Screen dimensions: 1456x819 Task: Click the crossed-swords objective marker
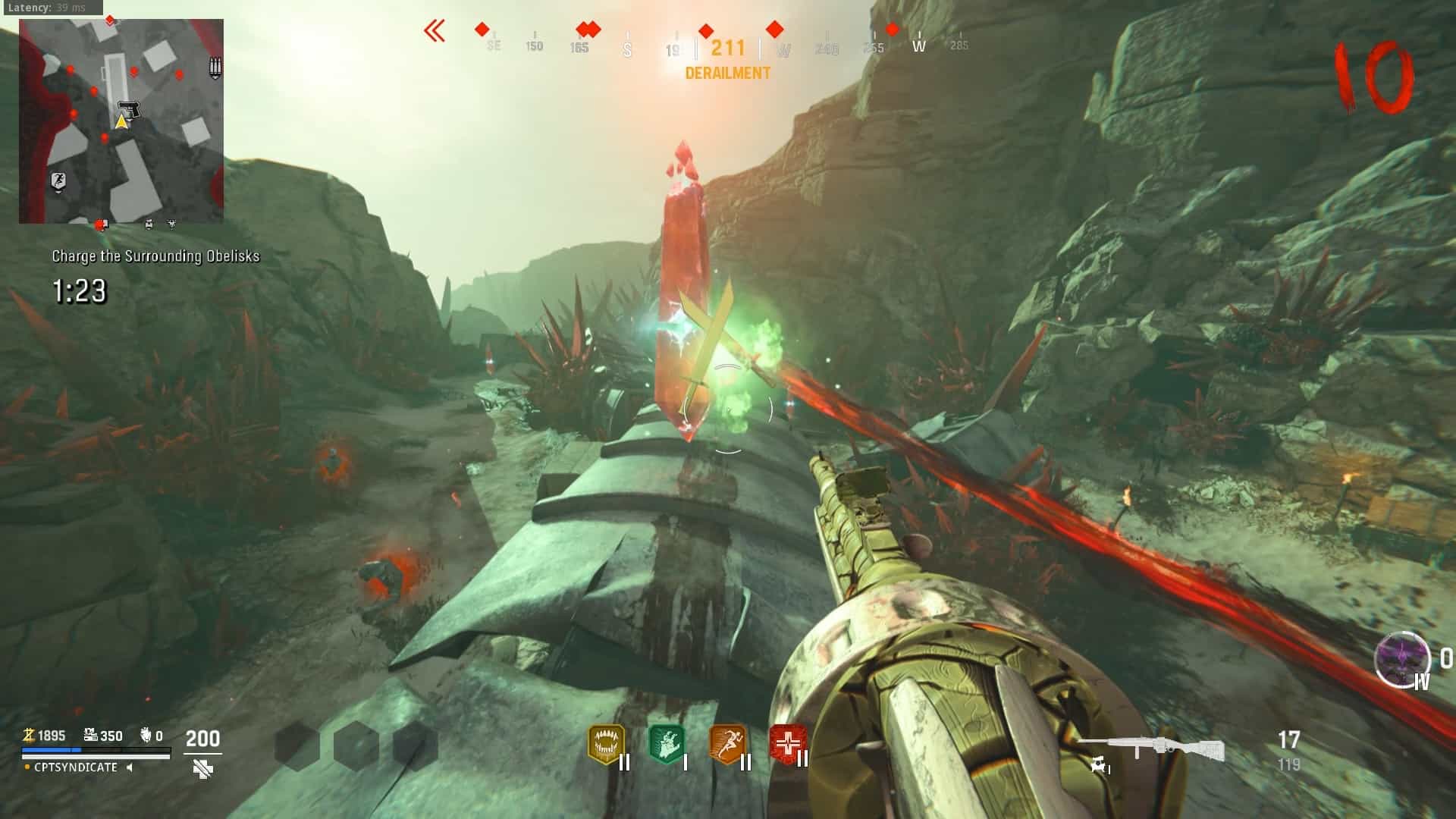[x=709, y=334]
